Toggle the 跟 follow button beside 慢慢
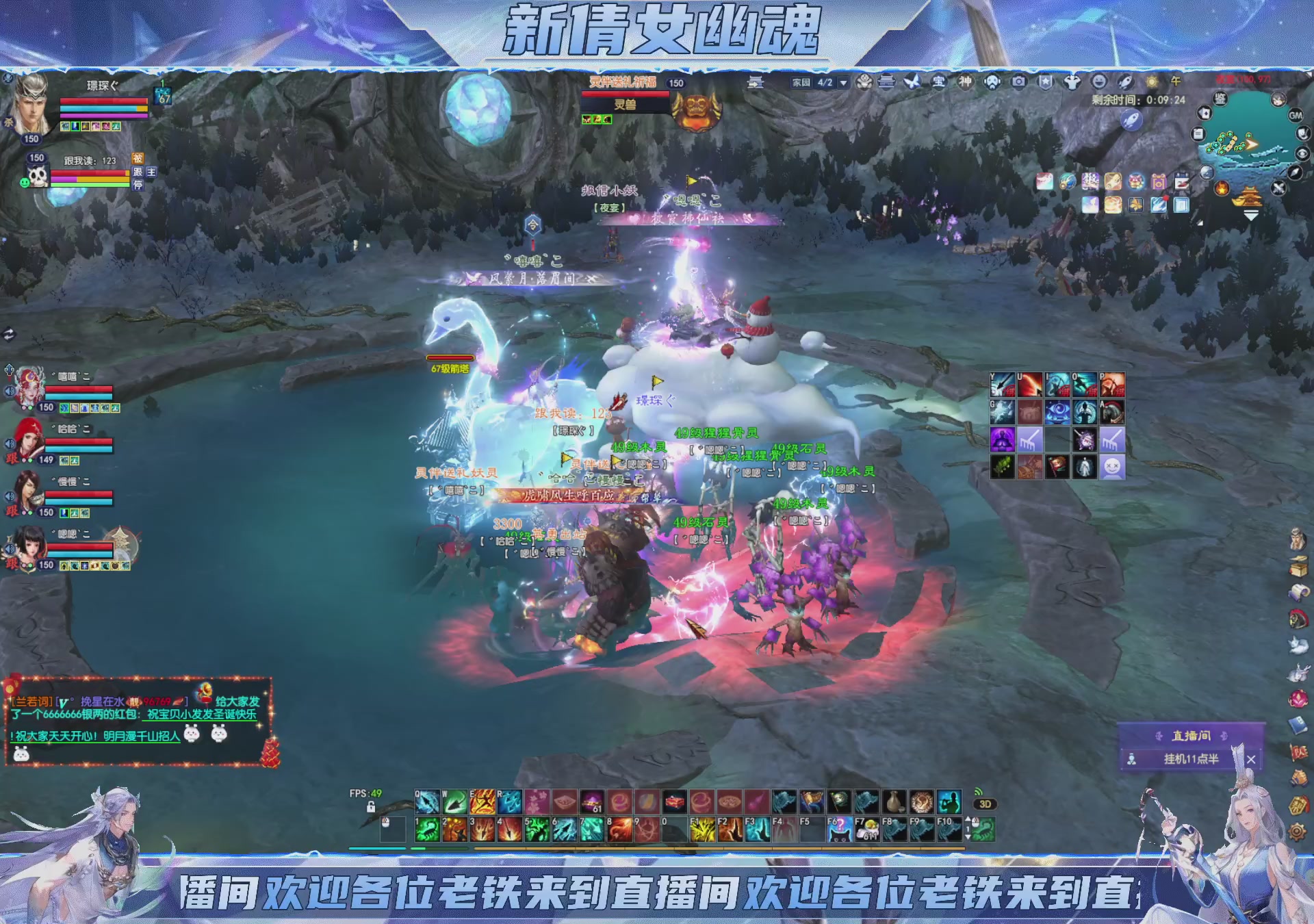The image size is (1314, 924). click(11, 512)
